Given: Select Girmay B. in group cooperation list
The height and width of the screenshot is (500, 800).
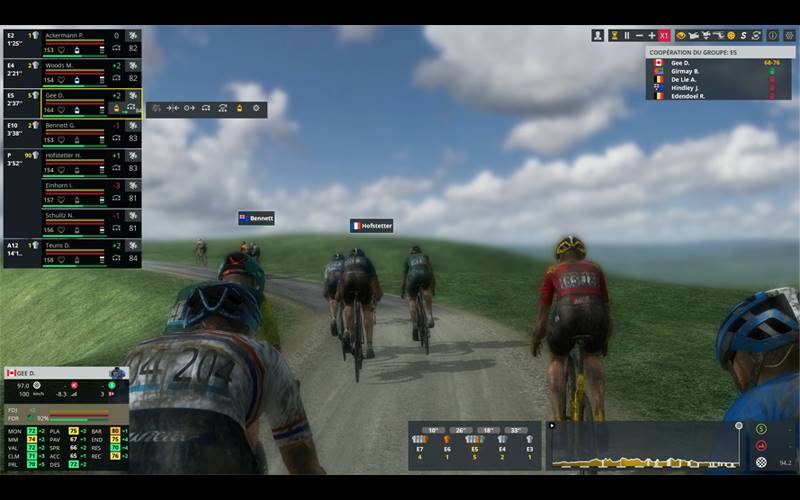Looking at the screenshot, I should (684, 71).
